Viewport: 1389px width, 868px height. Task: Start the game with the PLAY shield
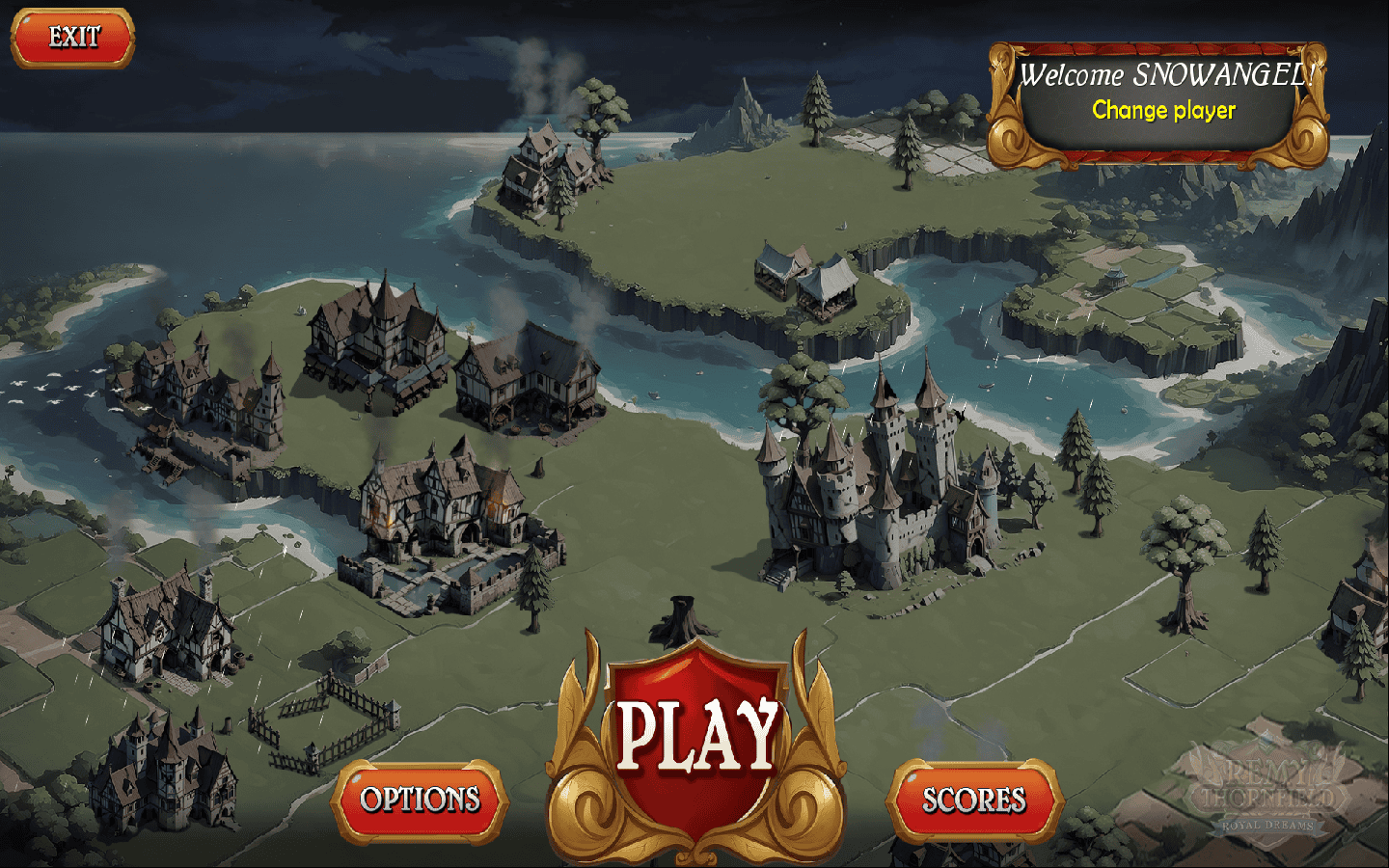pyautogui.click(x=696, y=740)
